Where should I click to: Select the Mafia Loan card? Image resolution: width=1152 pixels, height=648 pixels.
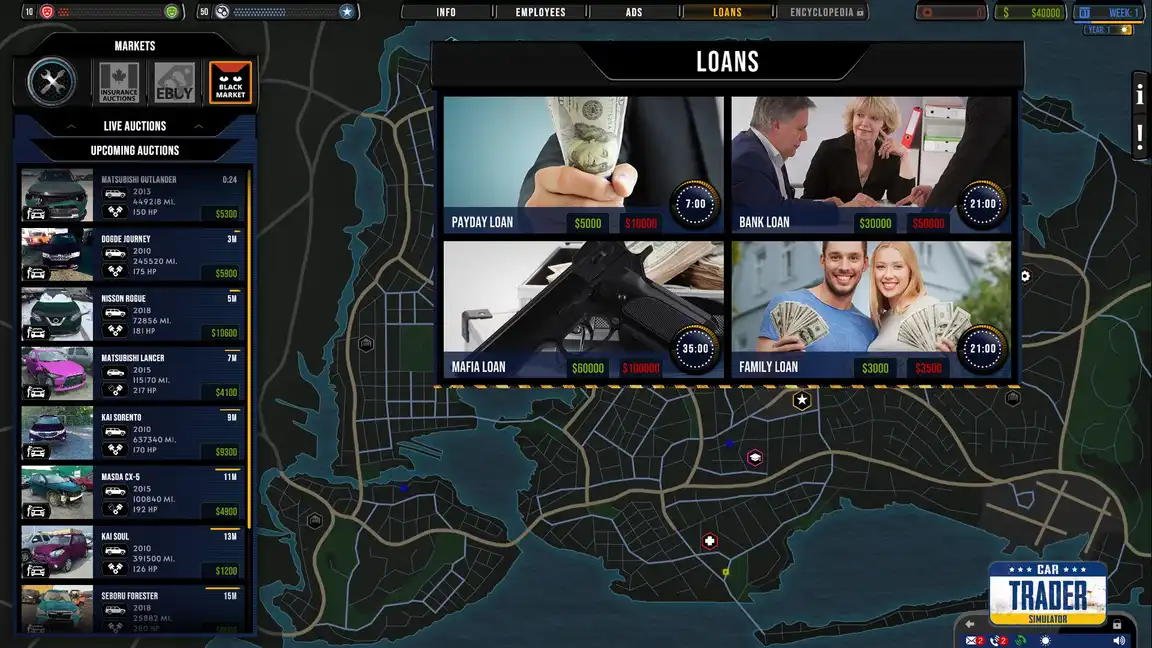point(583,310)
